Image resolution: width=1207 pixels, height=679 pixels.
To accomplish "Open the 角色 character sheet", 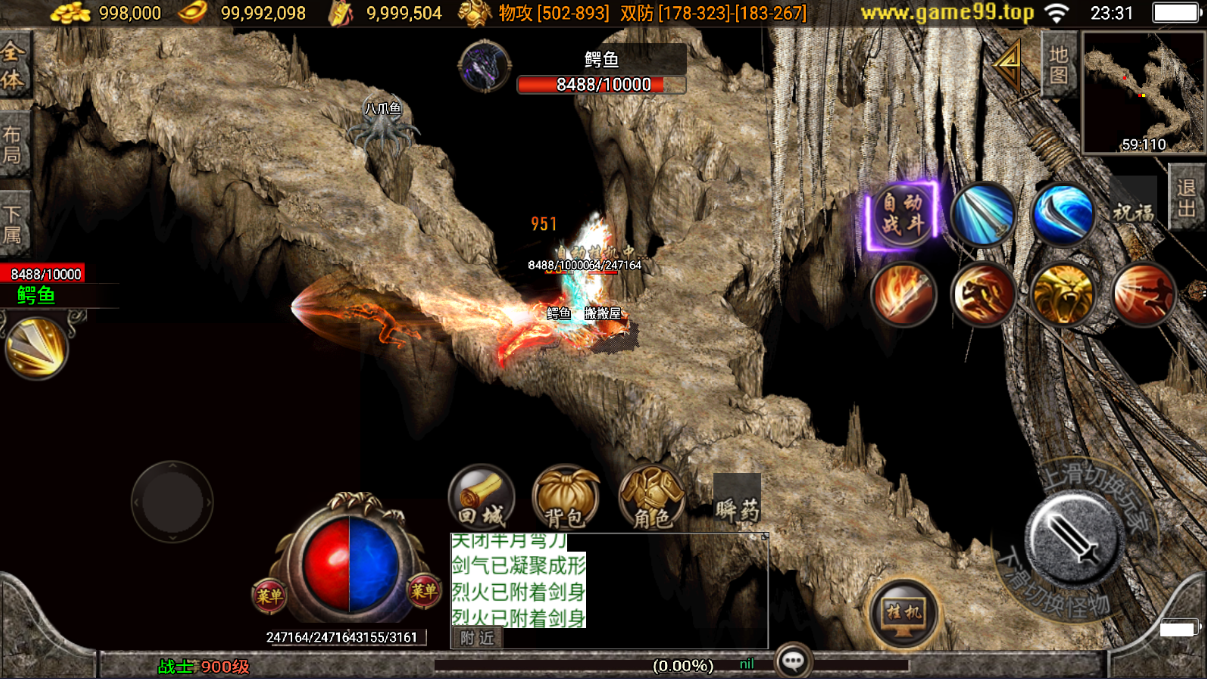I will point(652,497).
